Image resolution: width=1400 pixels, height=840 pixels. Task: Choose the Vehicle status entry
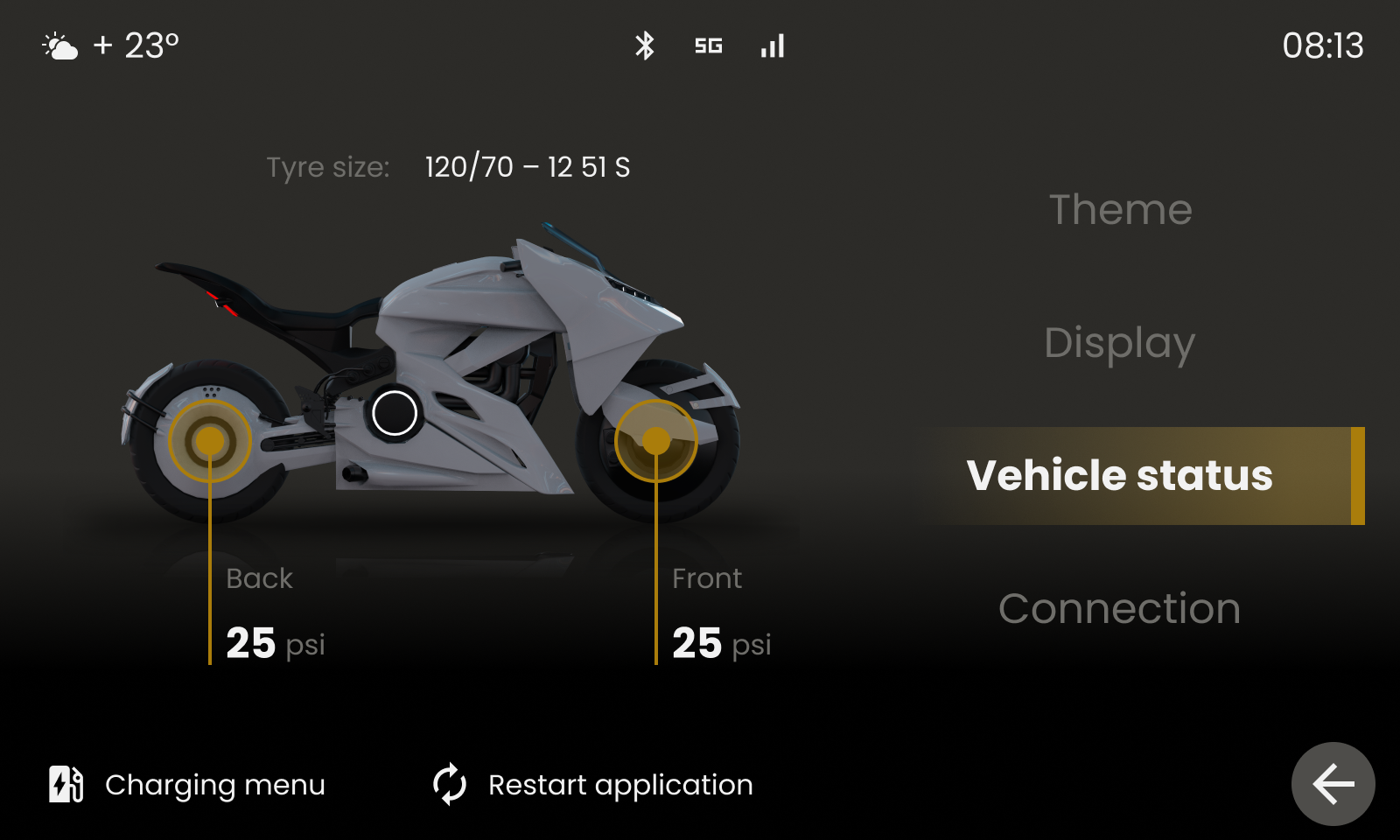(x=1120, y=476)
